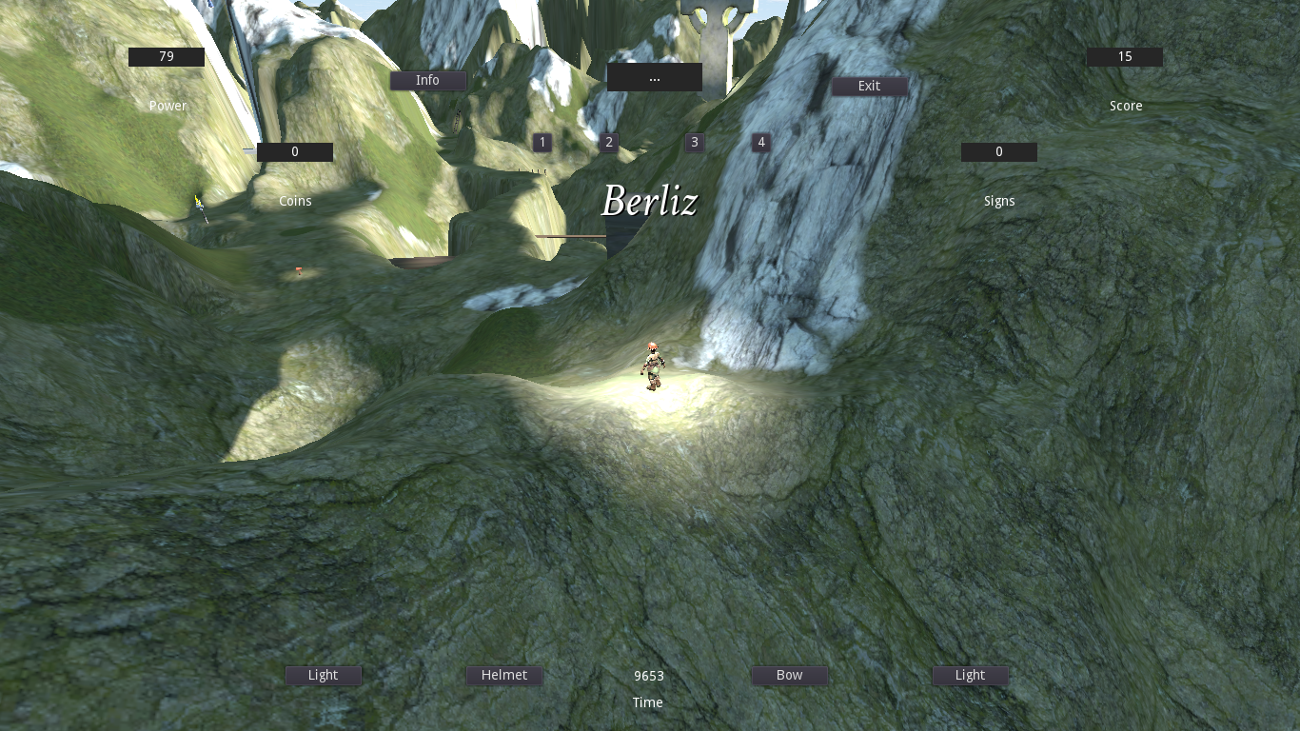Screen dimensions: 1300x731
Task: Select hotbar slot 1
Action: (541, 142)
